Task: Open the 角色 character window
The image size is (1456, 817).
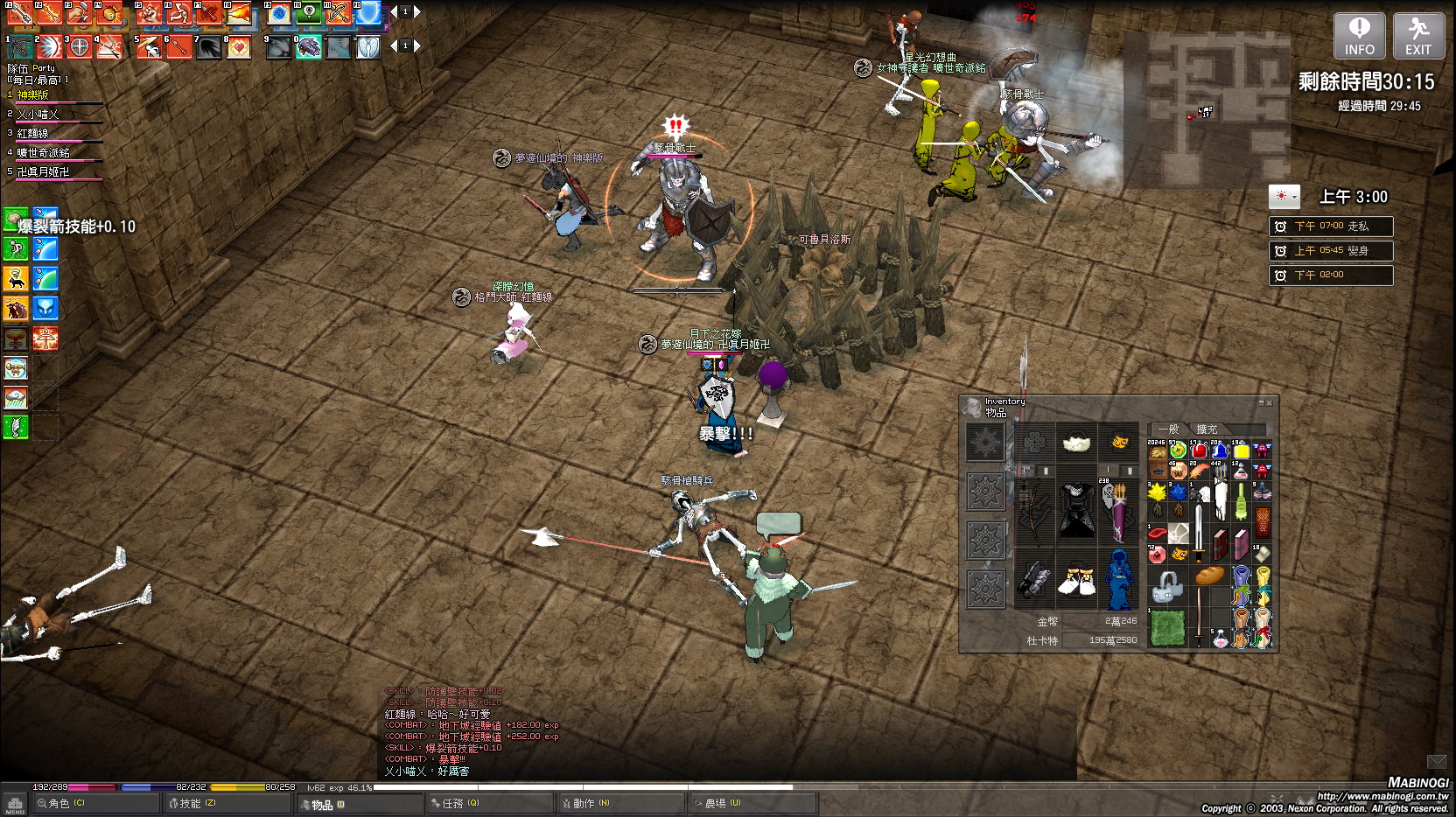Action: pos(61,803)
